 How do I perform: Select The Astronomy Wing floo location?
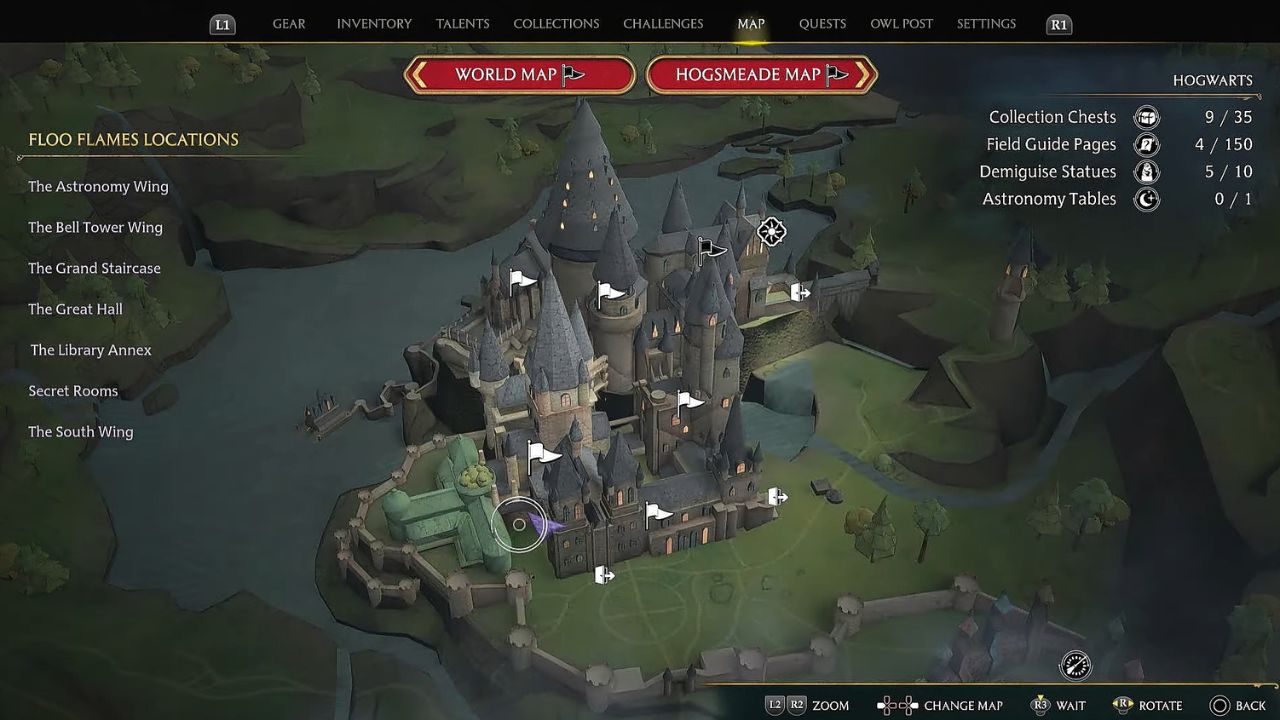point(98,187)
